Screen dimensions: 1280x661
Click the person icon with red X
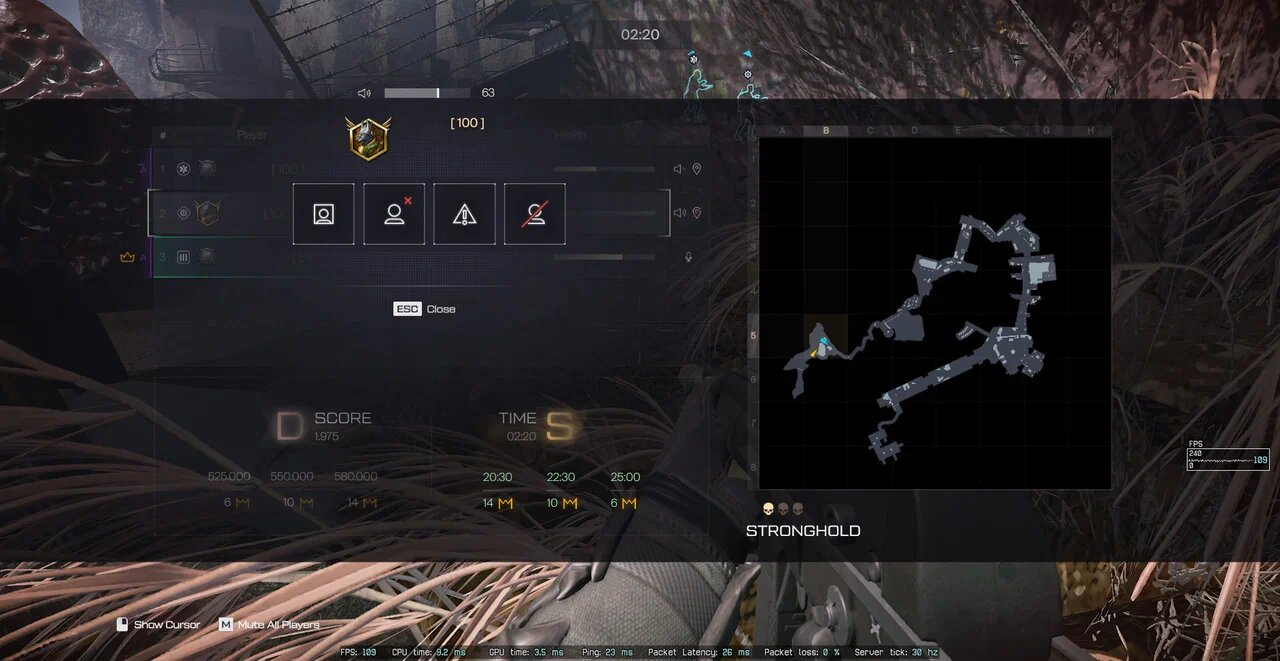394,214
